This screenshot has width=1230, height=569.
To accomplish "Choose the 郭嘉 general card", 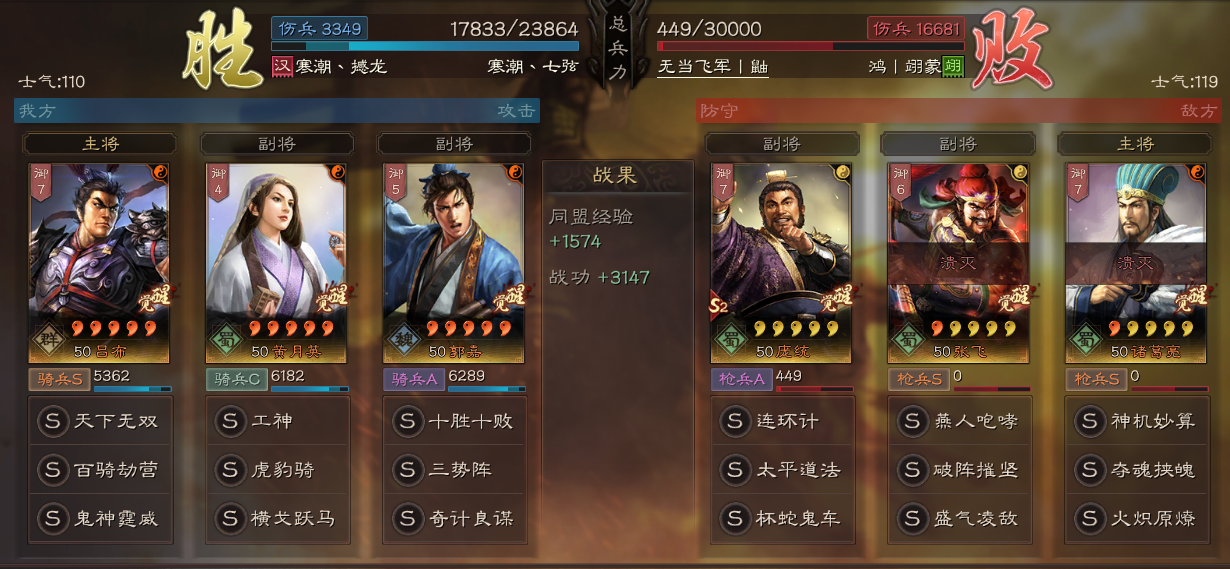I will (453, 262).
